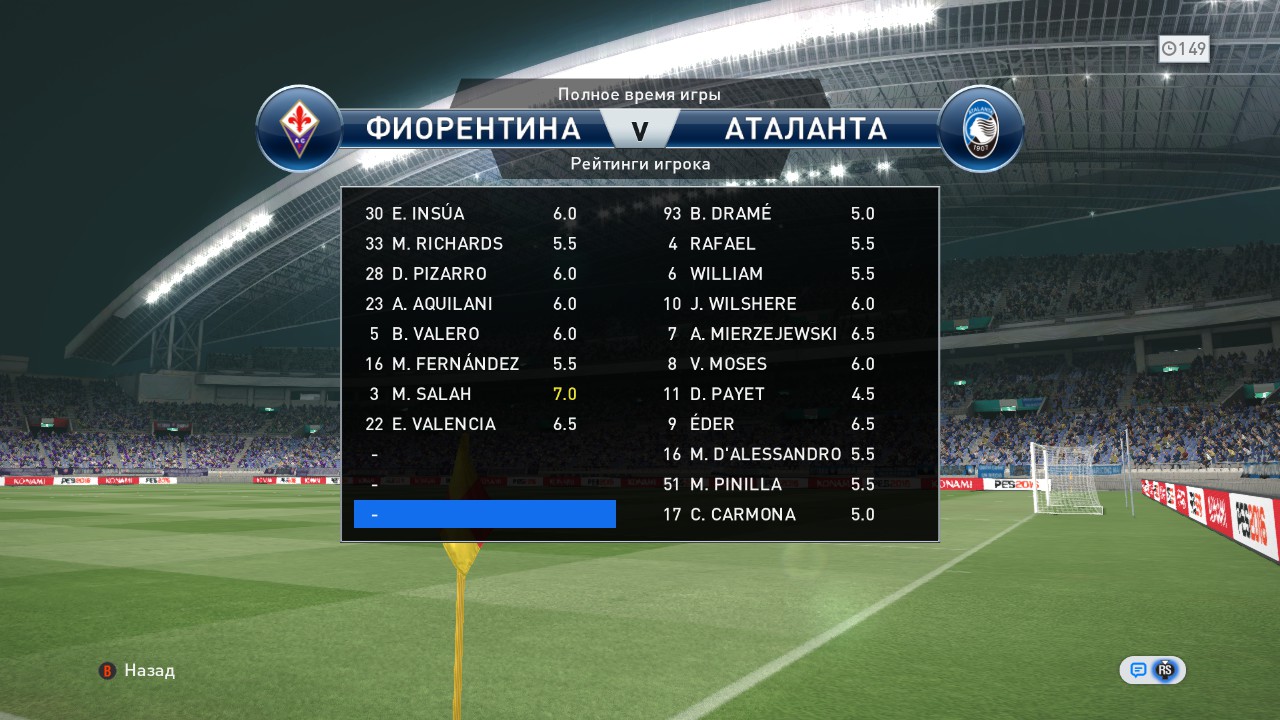
Task: Click the highlighted blue empty row
Action: (485, 514)
